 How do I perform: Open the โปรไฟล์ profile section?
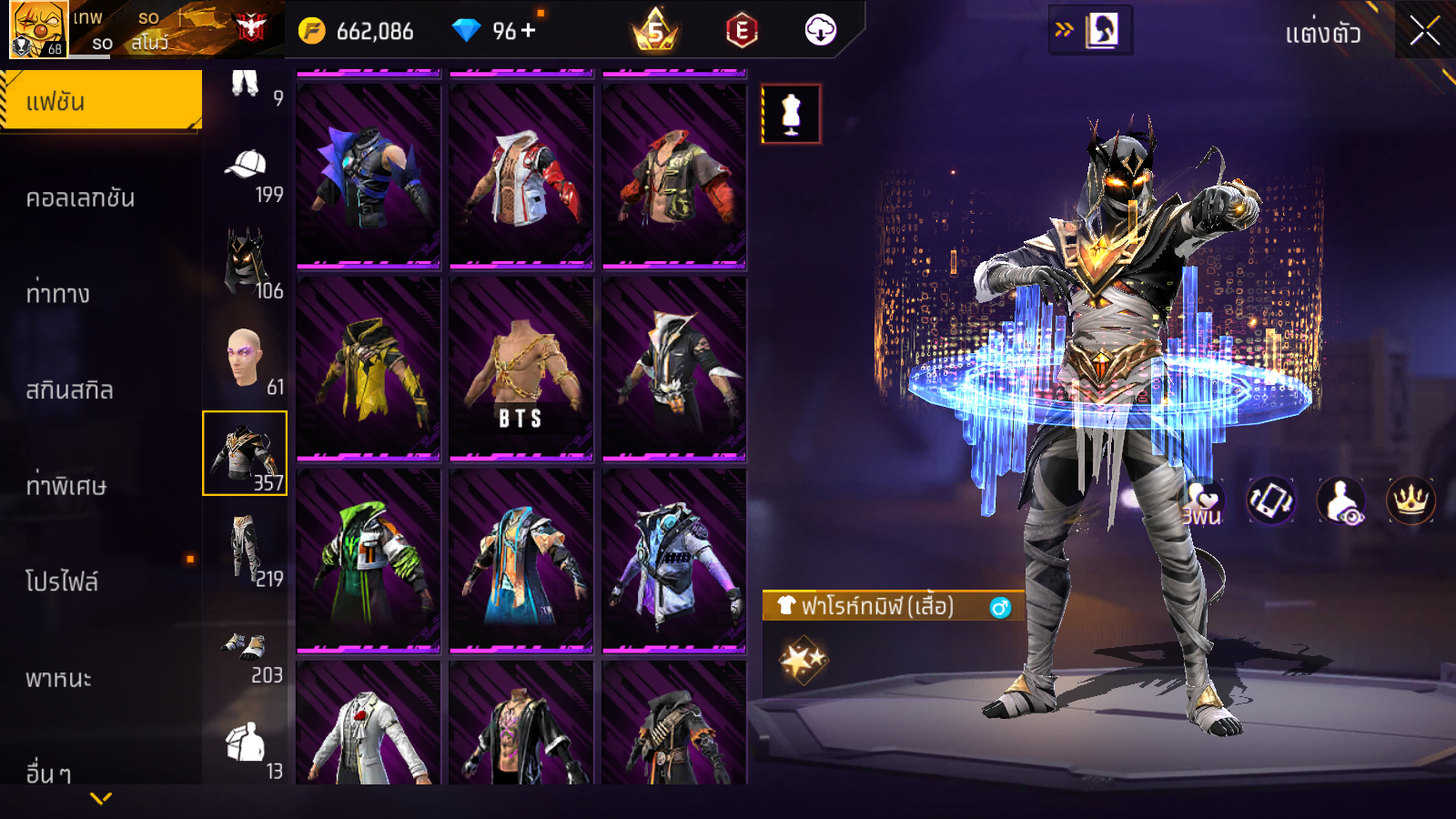pos(62,582)
